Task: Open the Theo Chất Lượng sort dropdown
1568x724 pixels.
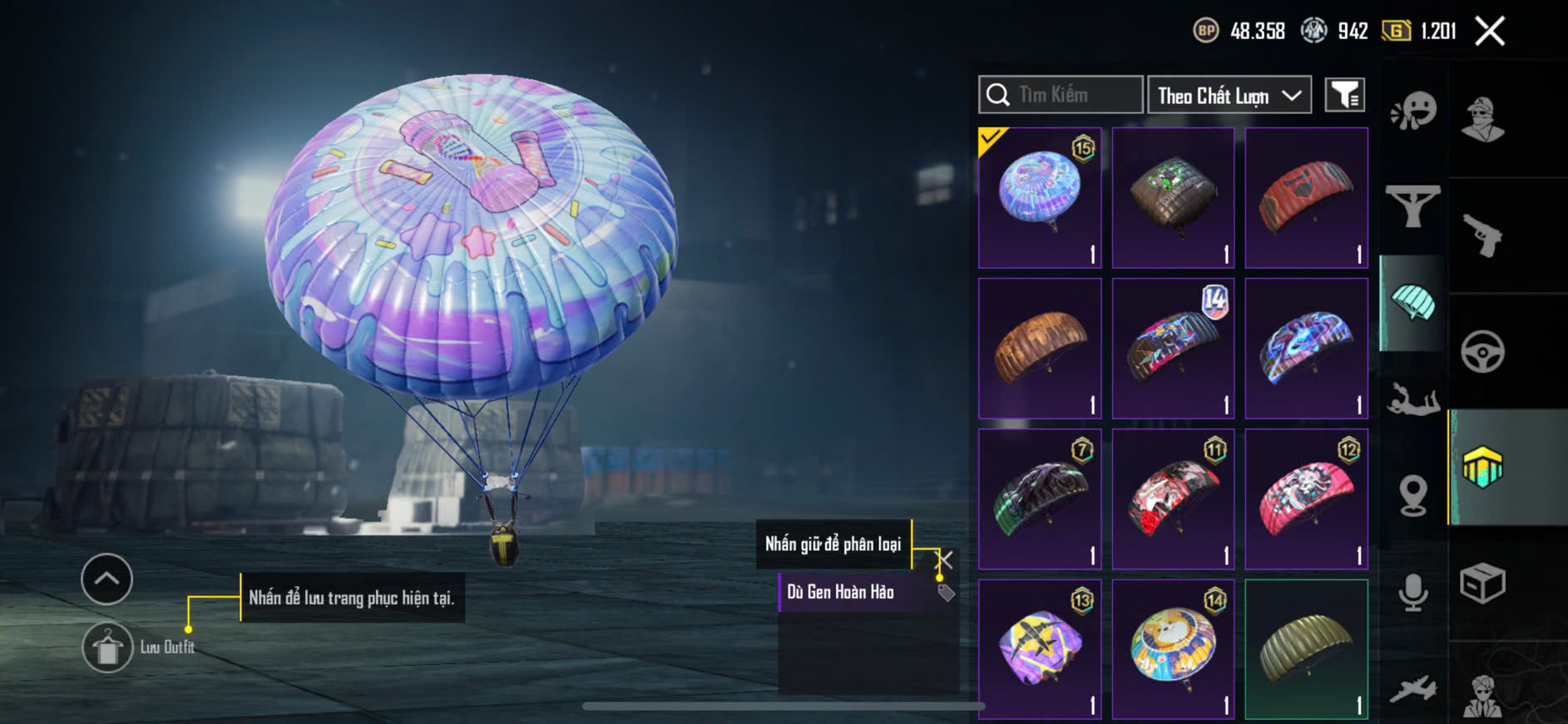Action: [1229, 95]
